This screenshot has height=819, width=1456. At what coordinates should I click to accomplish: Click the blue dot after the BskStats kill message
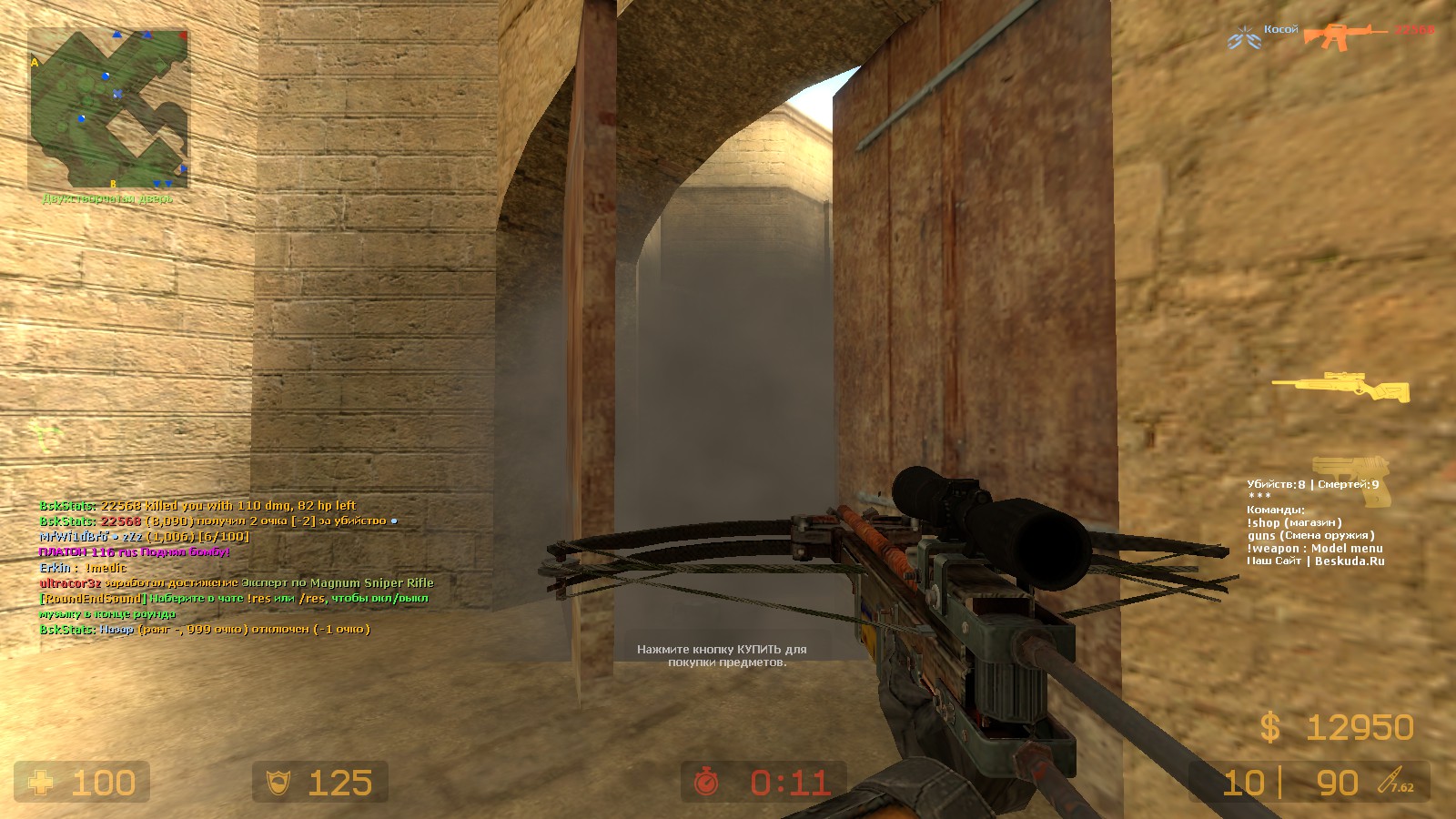[x=393, y=521]
